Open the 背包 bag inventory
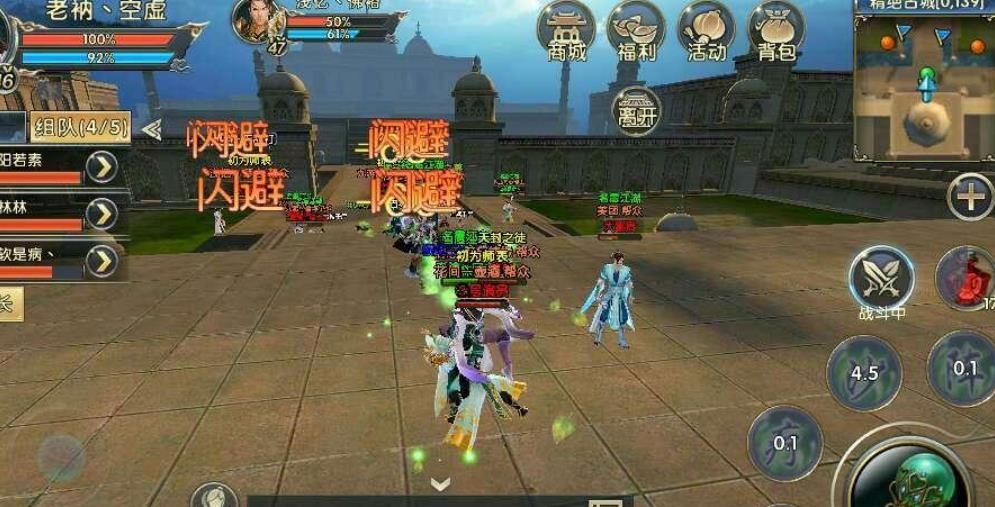The image size is (995, 507). pyautogui.click(x=777, y=31)
